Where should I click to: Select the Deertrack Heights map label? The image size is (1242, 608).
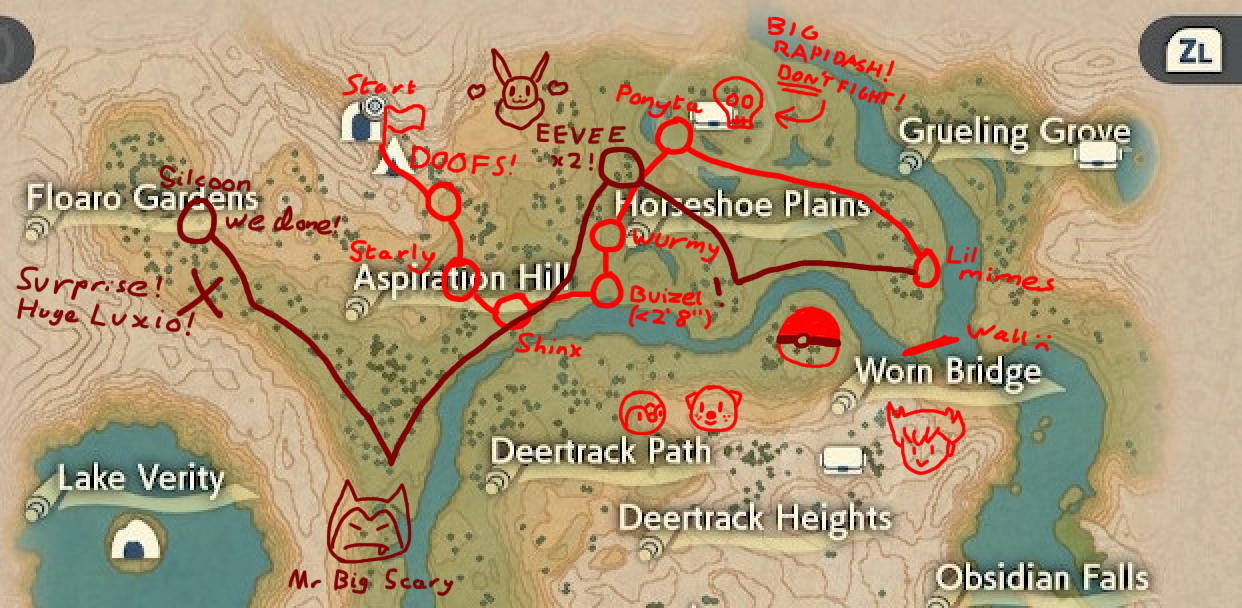point(755,518)
